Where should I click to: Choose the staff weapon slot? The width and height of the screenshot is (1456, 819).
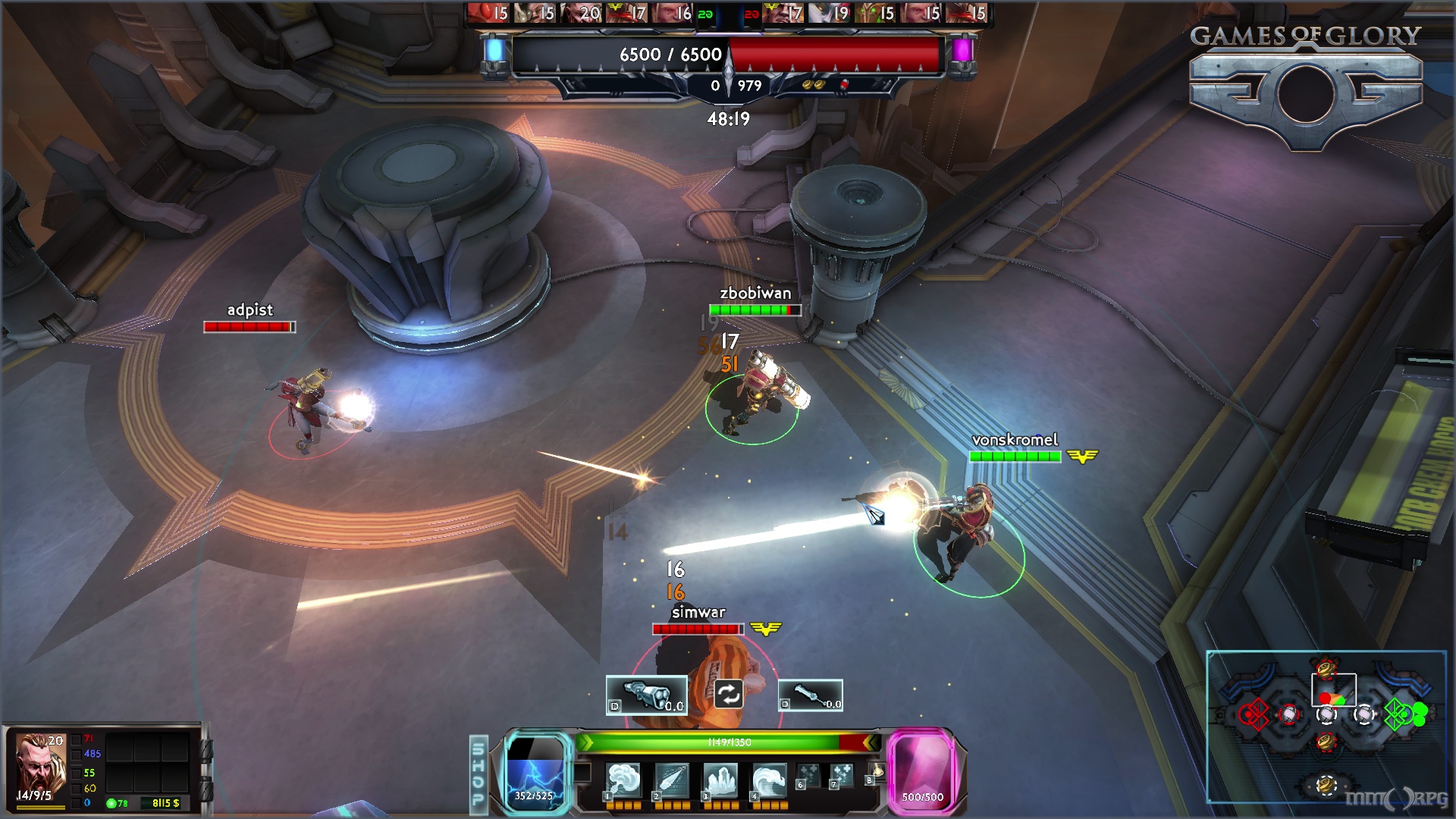click(x=810, y=695)
